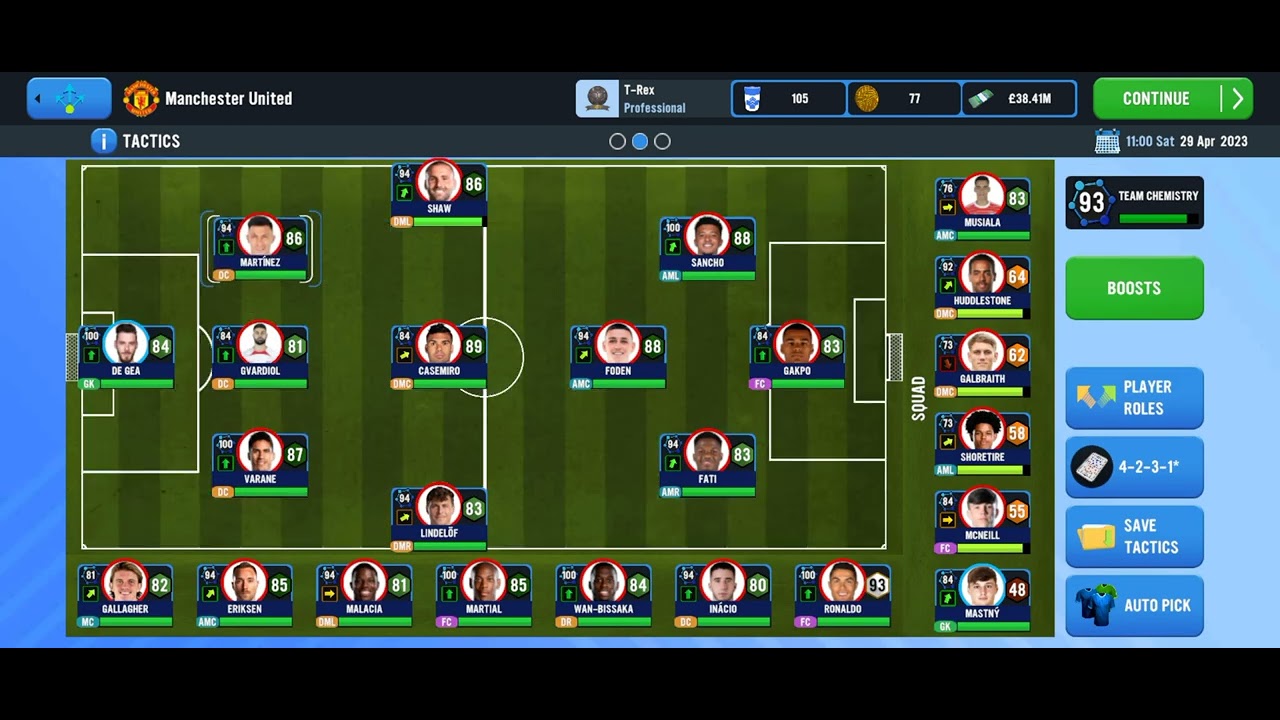This screenshot has height=720, width=1280.
Task: Select goalkeeper De Gea's card
Action: [x=126, y=355]
